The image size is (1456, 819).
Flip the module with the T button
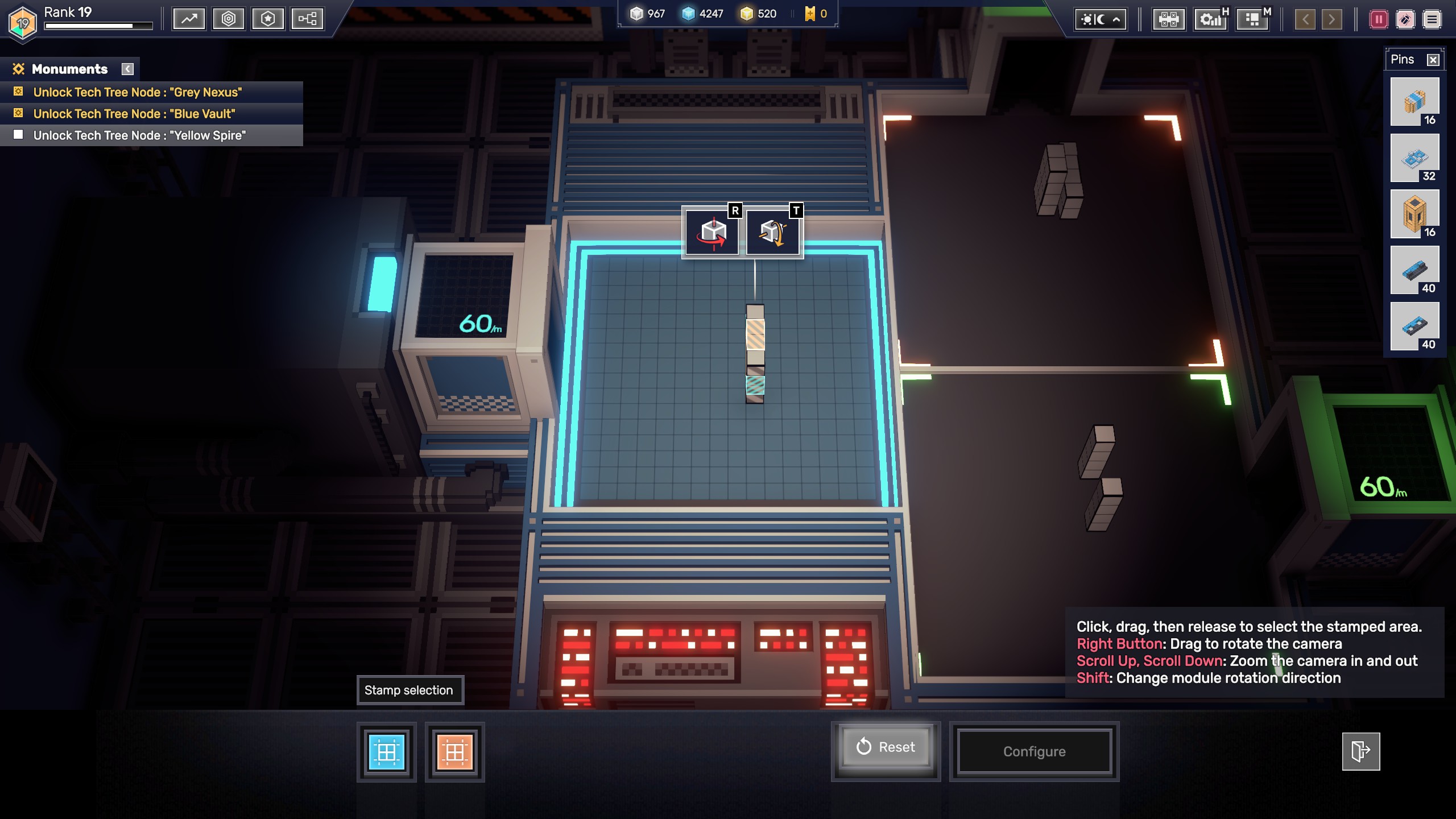pyautogui.click(x=773, y=233)
